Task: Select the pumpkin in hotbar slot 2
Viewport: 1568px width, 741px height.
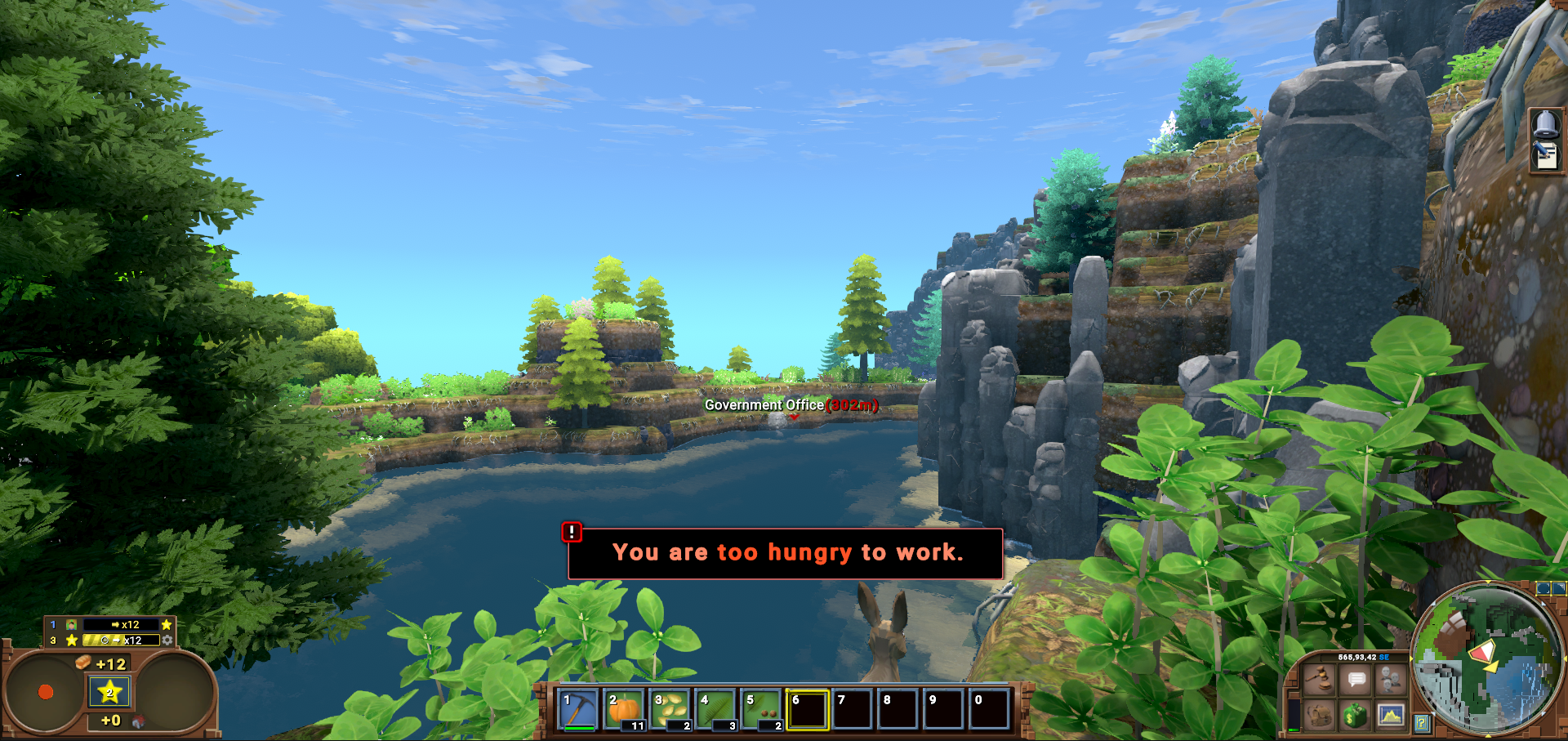Action: (x=625, y=708)
